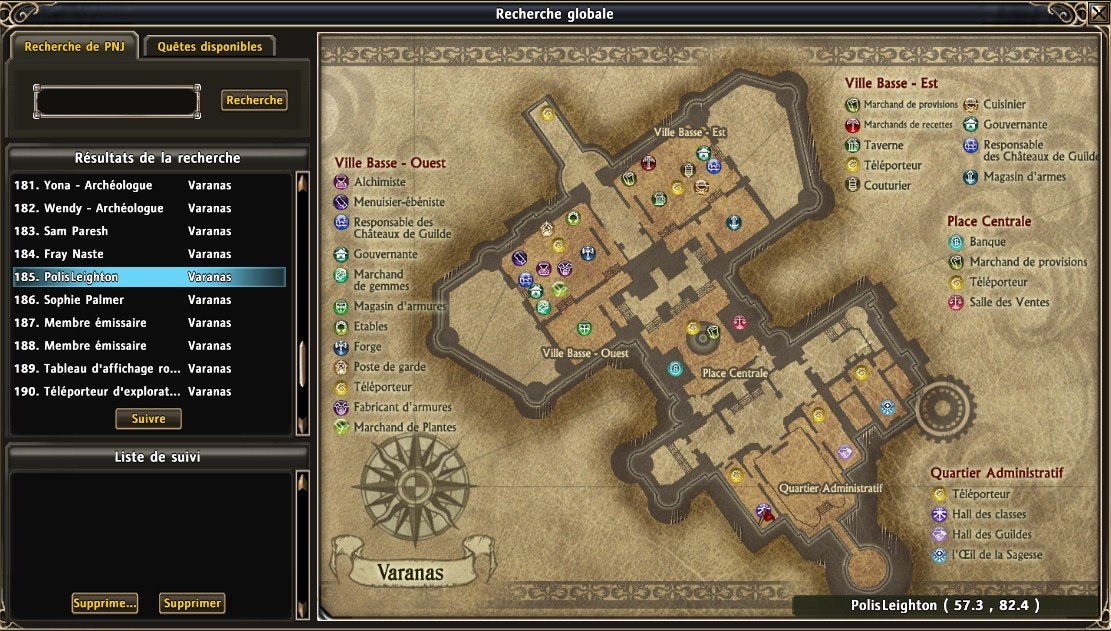Select Yona - Archéologue in results
1111x631 pixels.
tap(148, 185)
